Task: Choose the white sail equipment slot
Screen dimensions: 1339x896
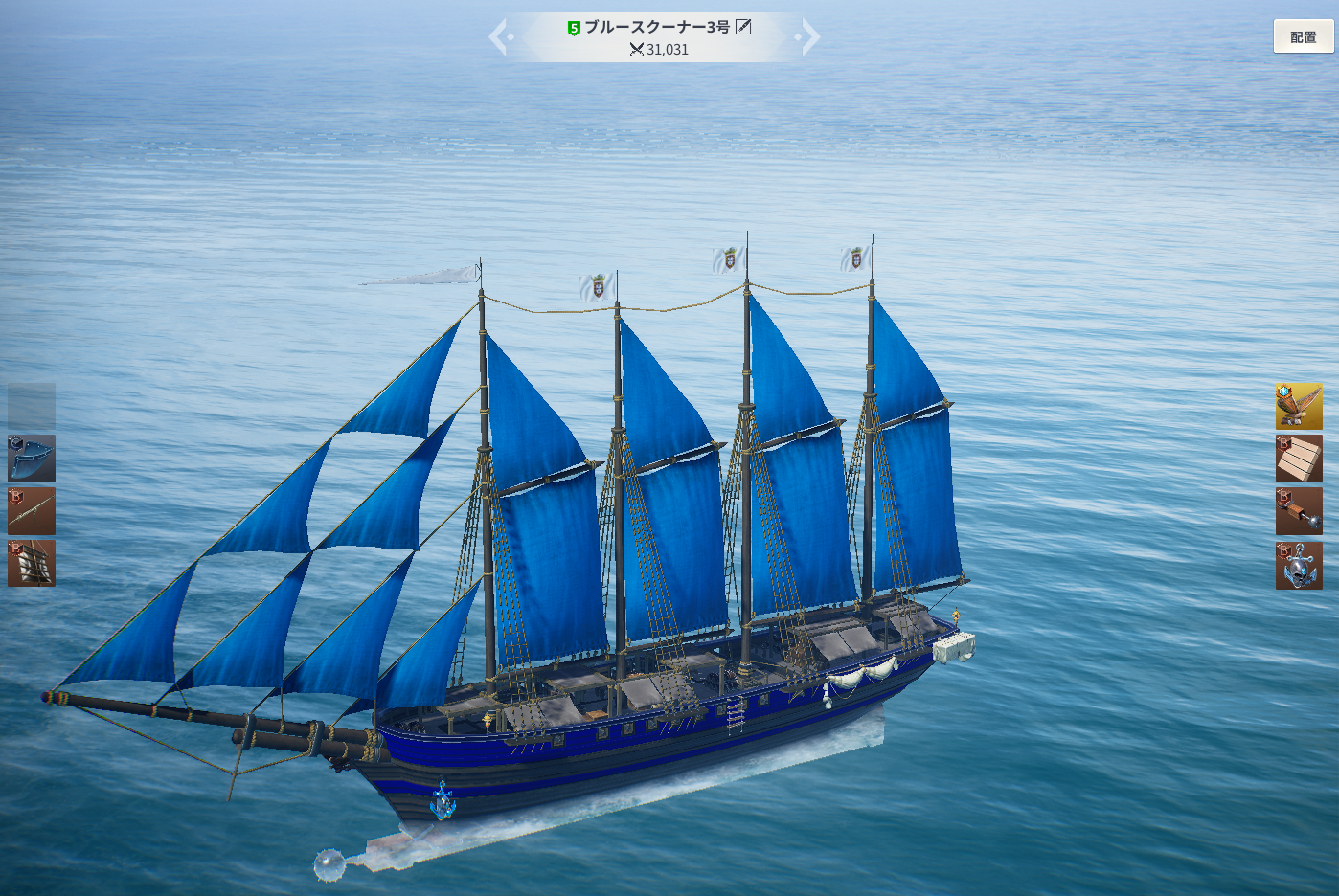Action: click(32, 563)
